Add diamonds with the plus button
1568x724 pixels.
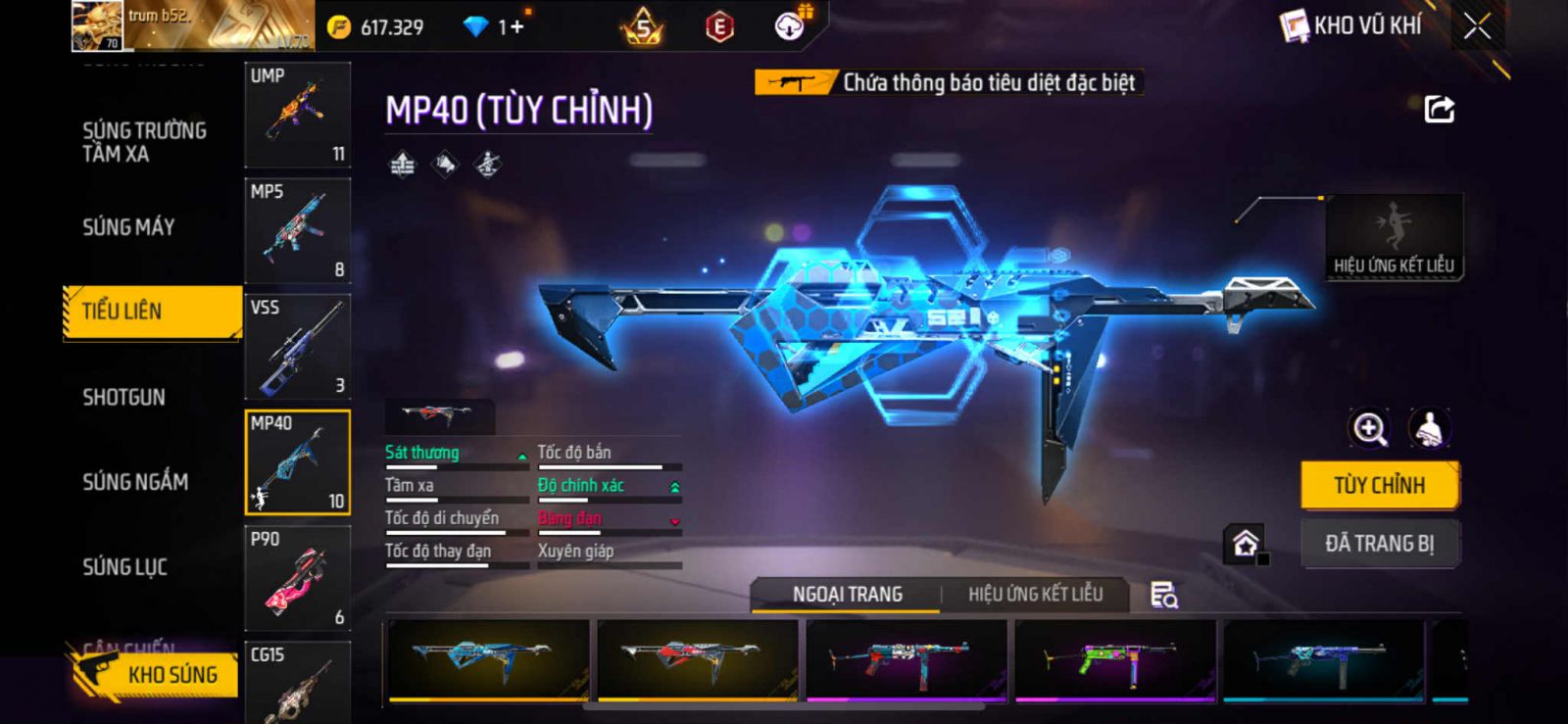(516, 26)
